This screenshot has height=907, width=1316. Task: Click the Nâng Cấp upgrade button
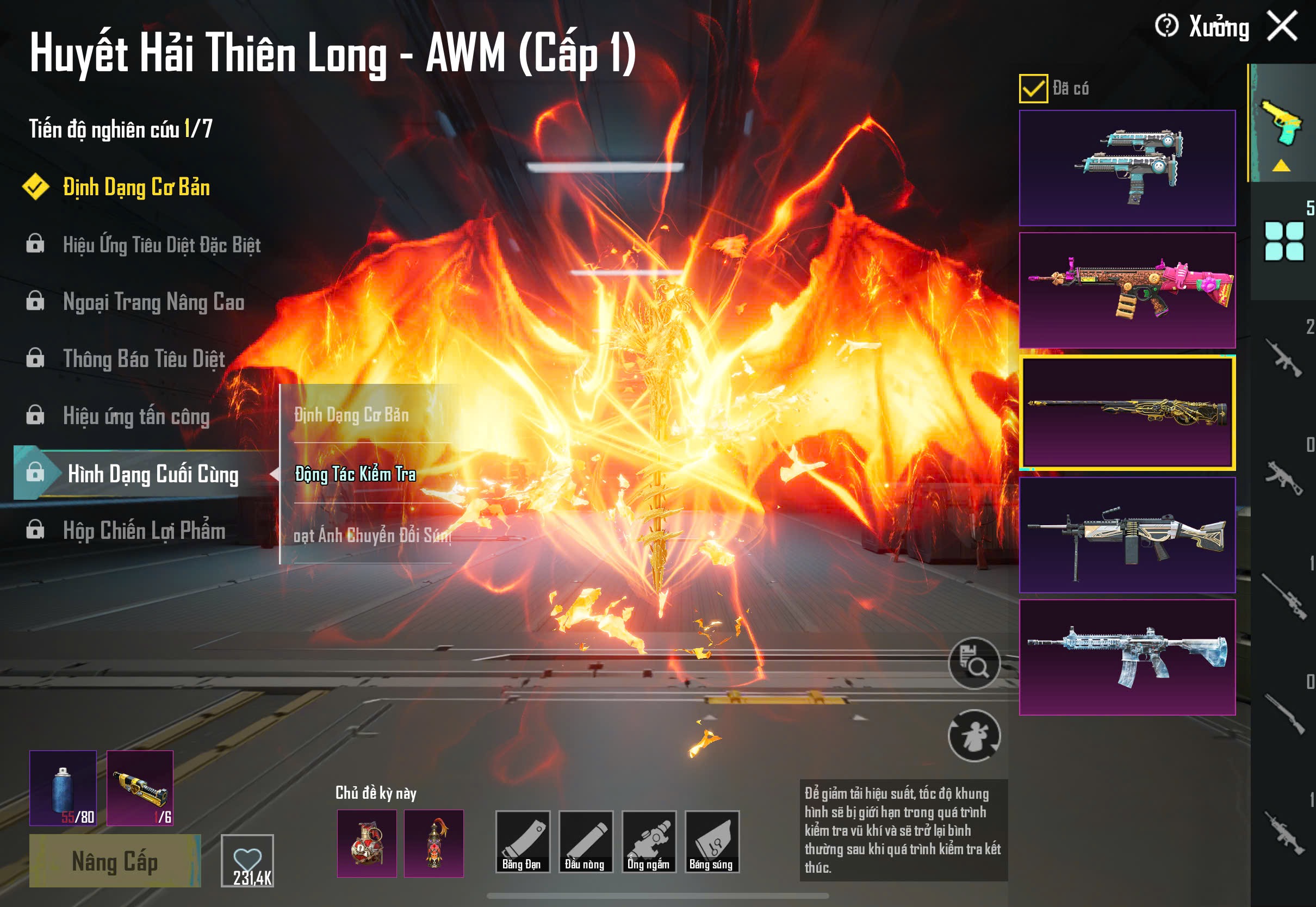tap(115, 861)
